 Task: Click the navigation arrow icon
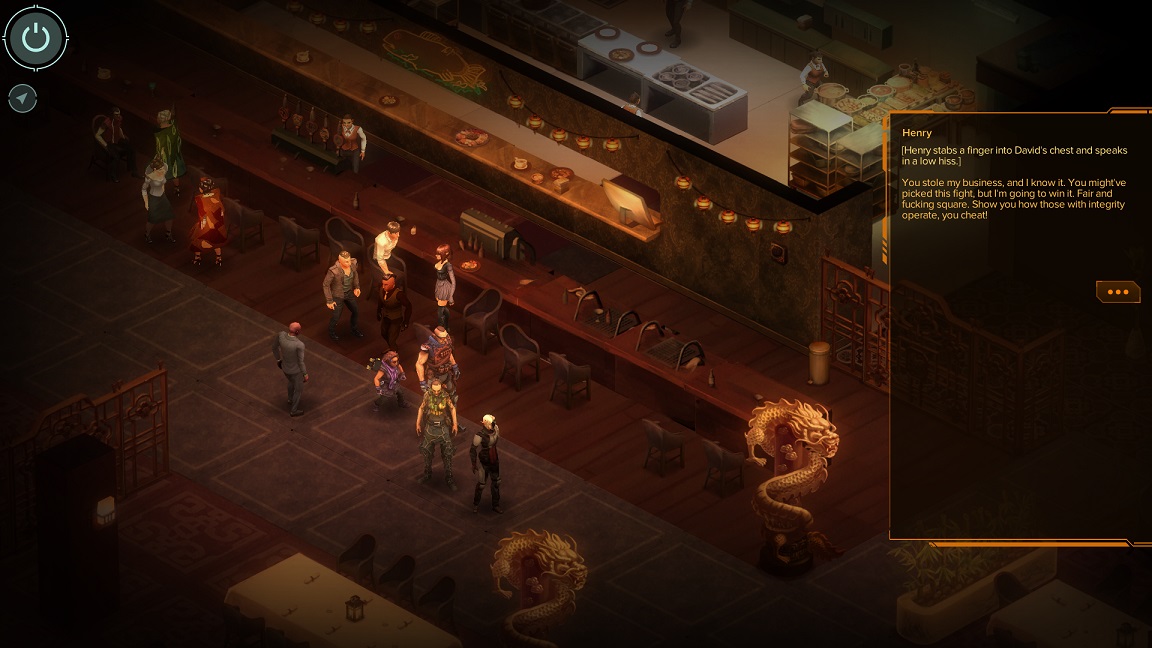point(23,98)
